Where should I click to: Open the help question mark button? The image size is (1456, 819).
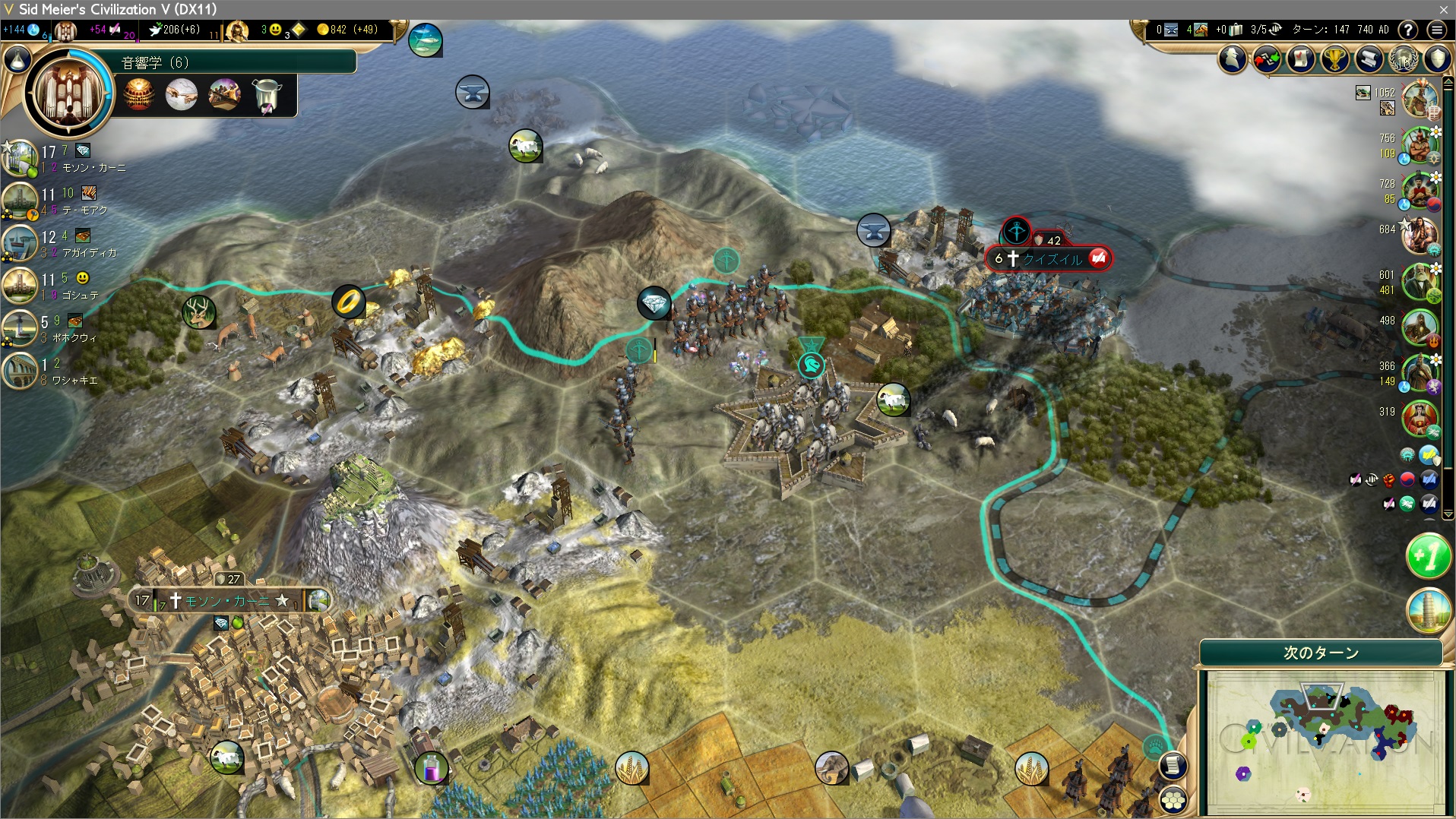(1408, 30)
